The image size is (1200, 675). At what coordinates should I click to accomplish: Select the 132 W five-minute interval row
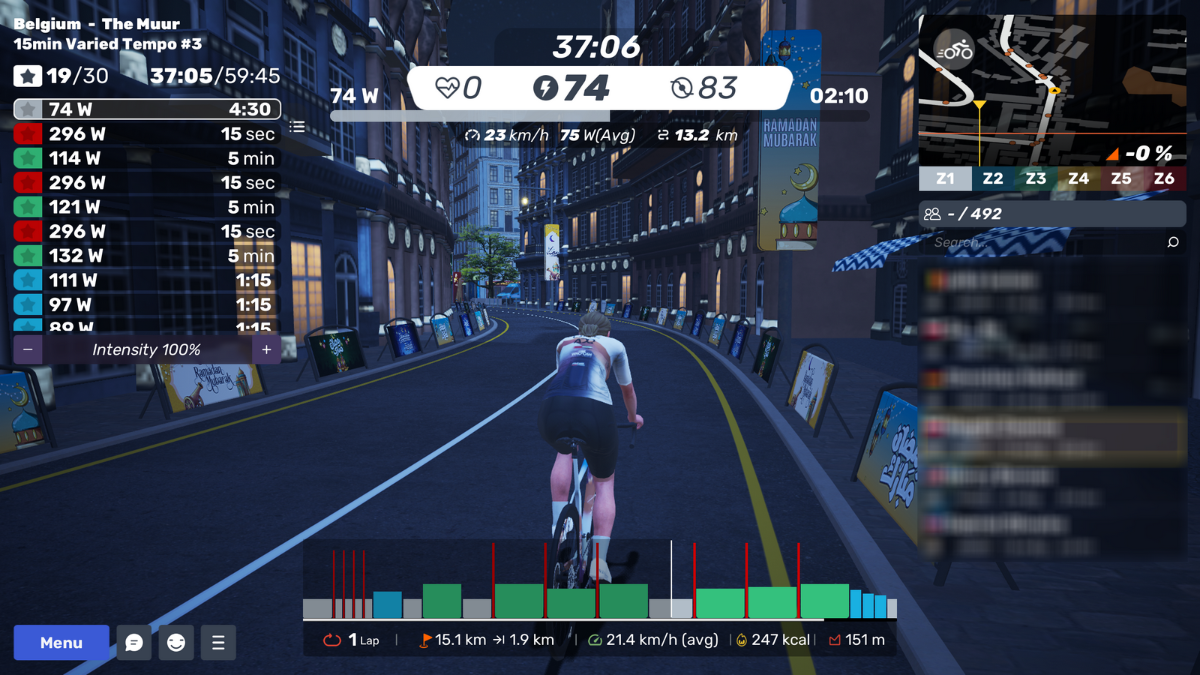click(146, 256)
